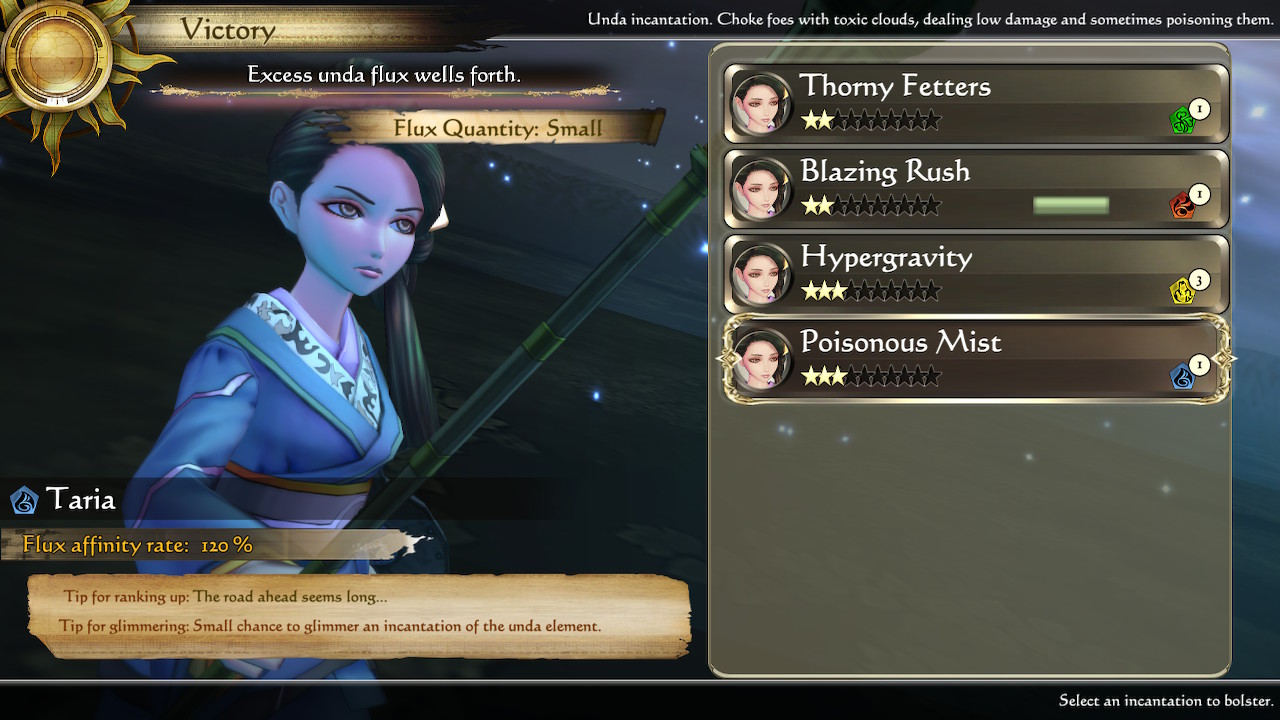1280x720 pixels.
Task: Choose Blazing Rush to bolster
Action: pyautogui.click(x=975, y=189)
